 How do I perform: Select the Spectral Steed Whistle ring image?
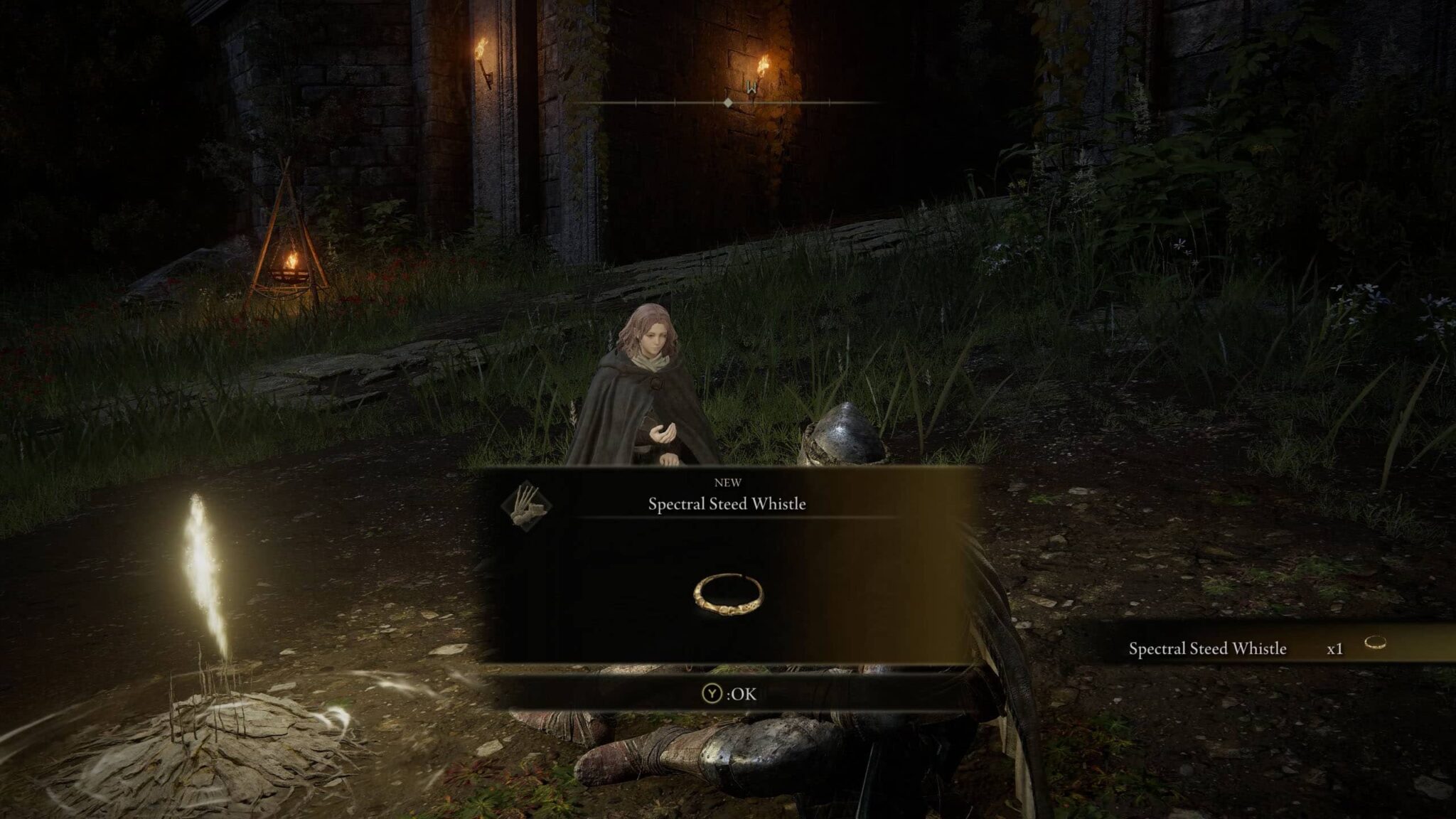point(727,594)
